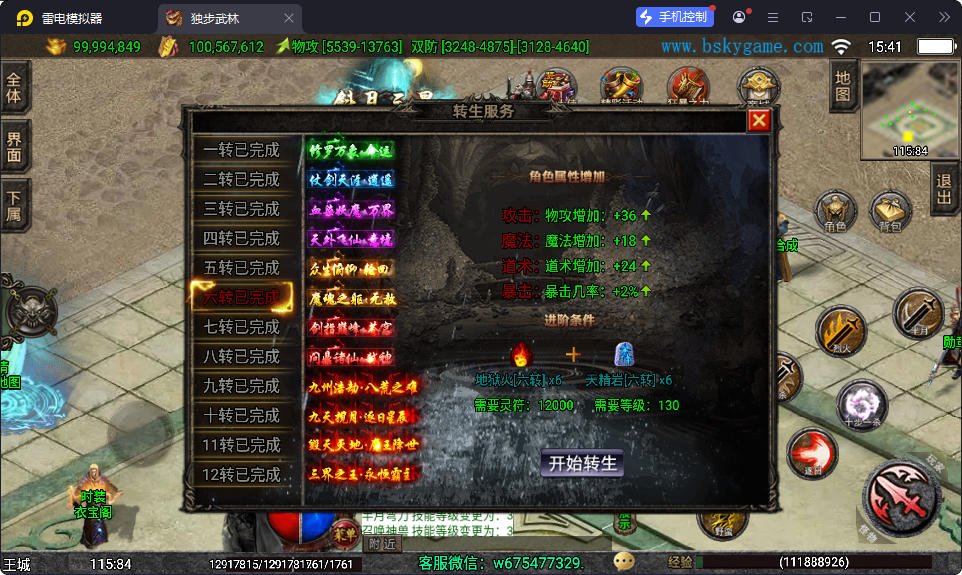This screenshot has width=962, height=575.
Task: Select the 12转已完成 rebirth stage
Action: [242, 474]
